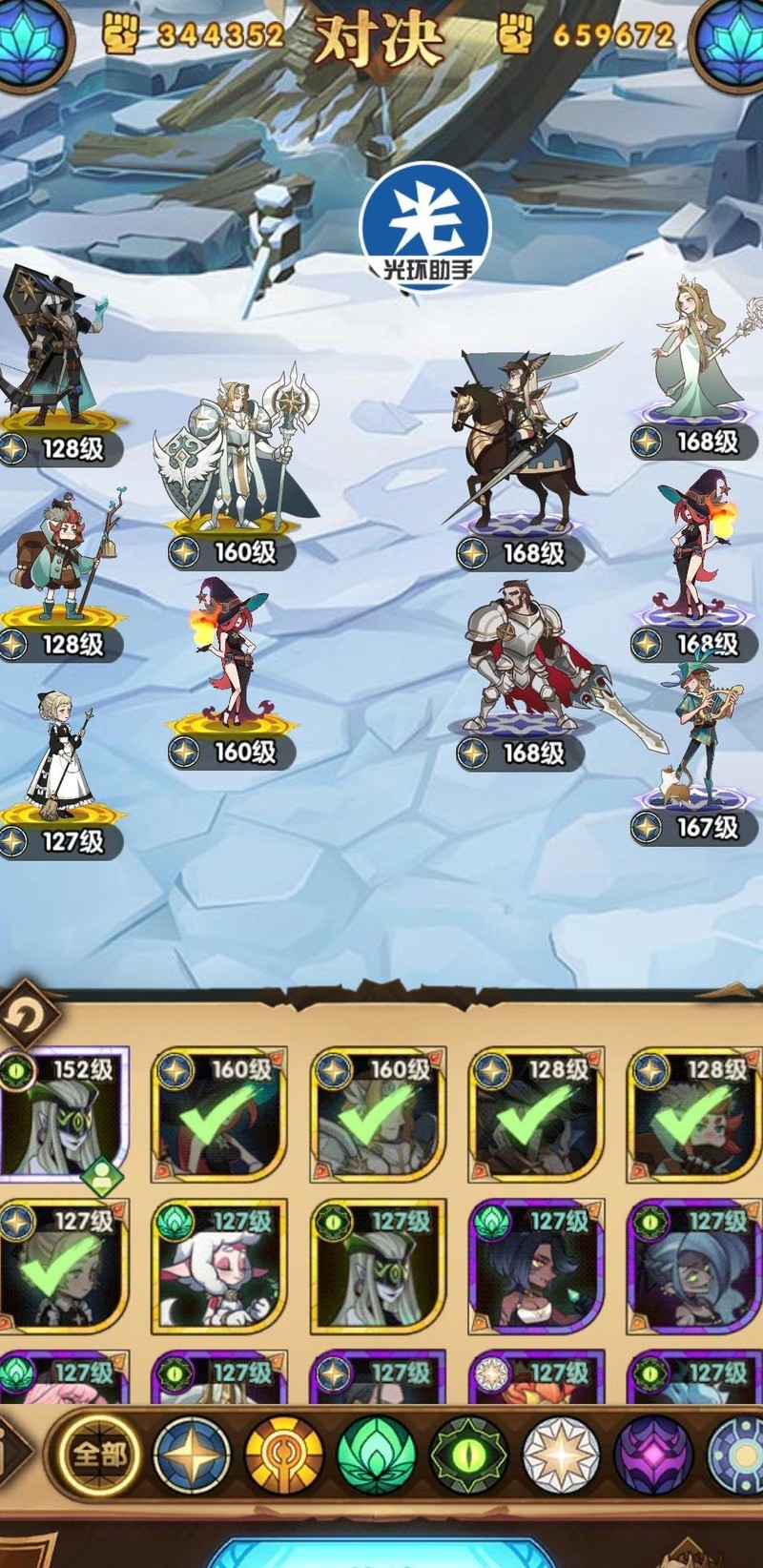The image size is (763, 1568).
Task: Show all heroes with the 全部 filter
Action: [98, 1455]
